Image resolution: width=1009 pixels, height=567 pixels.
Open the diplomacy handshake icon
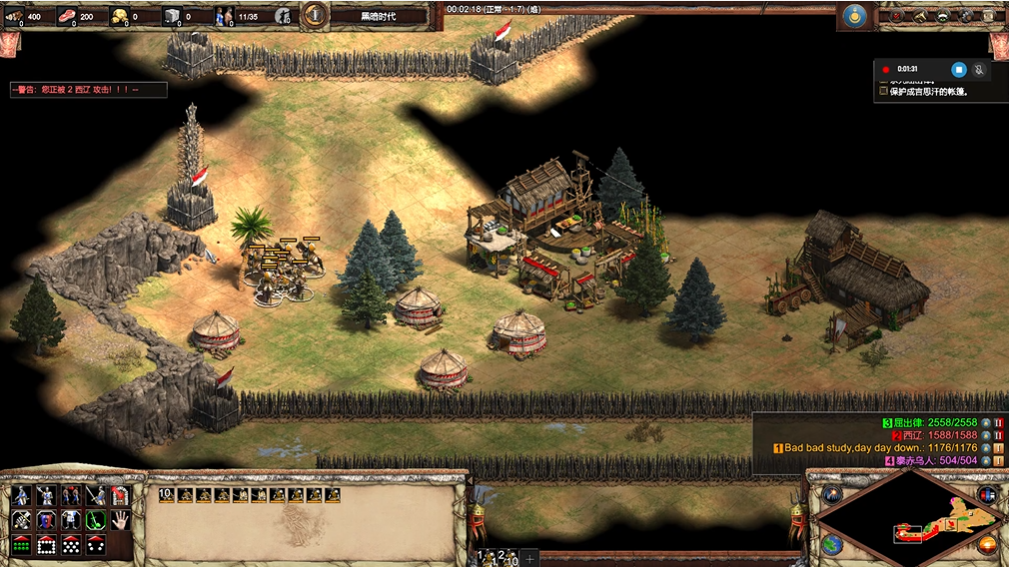point(942,16)
